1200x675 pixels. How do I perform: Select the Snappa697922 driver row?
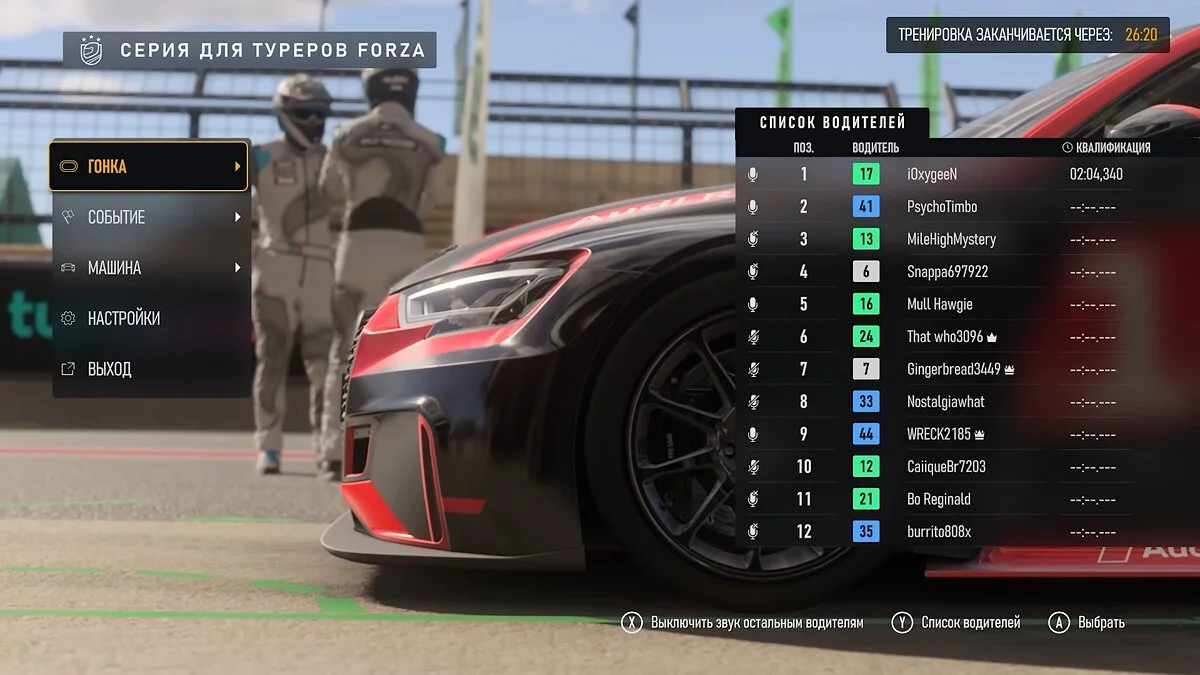946,272
